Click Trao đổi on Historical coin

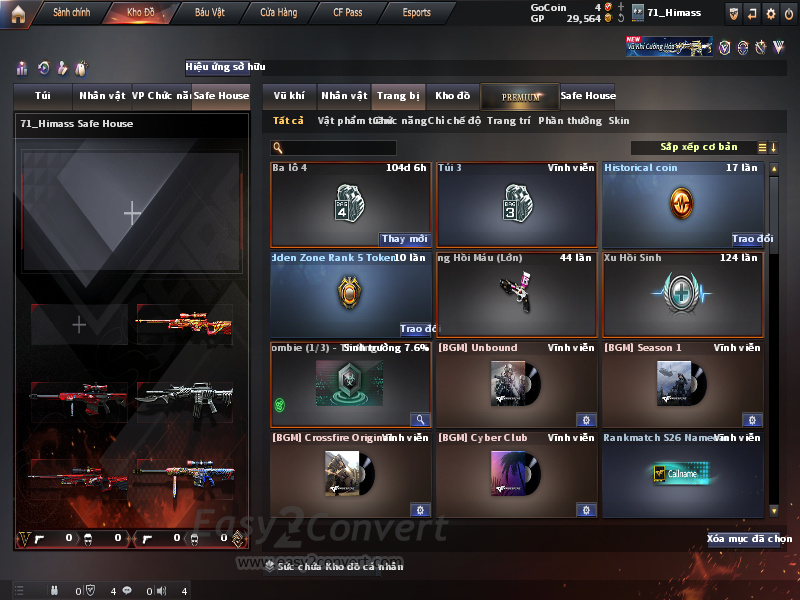[752, 239]
